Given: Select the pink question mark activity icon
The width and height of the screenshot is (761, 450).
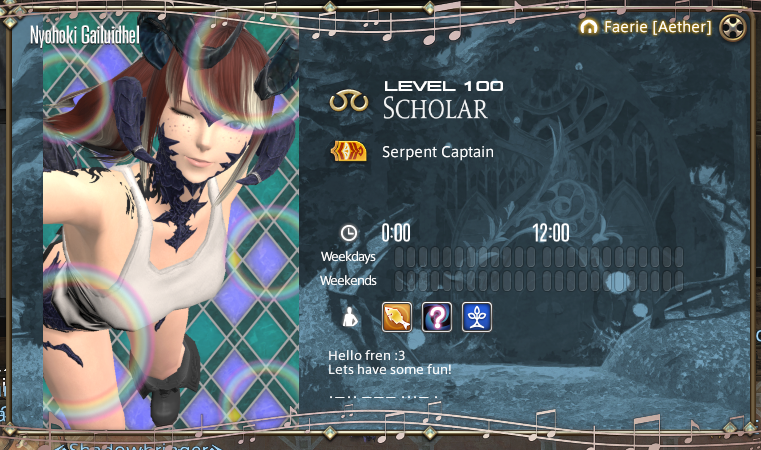Looking at the screenshot, I should (x=437, y=317).
